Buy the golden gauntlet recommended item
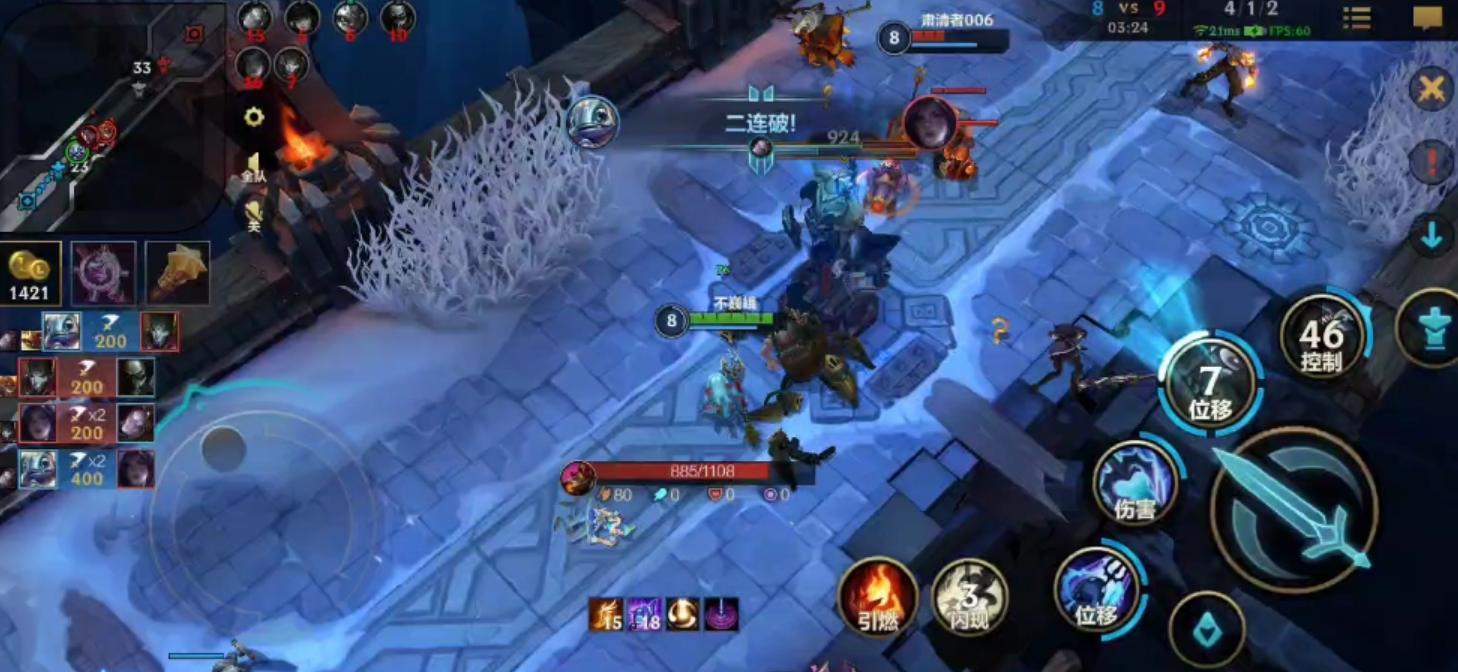 178,273
